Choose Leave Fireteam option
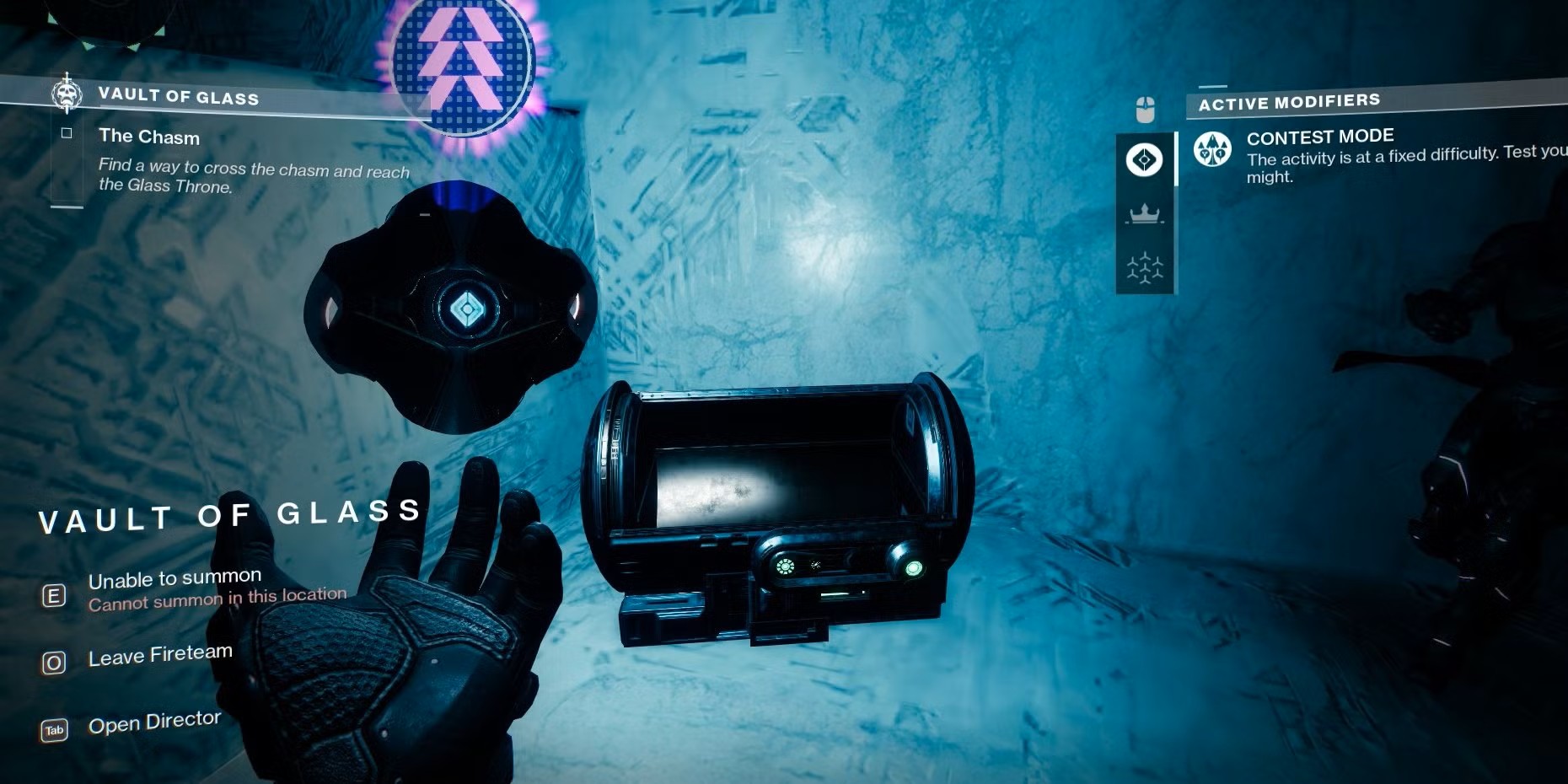Screen dimensions: 1568x784 pyautogui.click(x=159, y=656)
